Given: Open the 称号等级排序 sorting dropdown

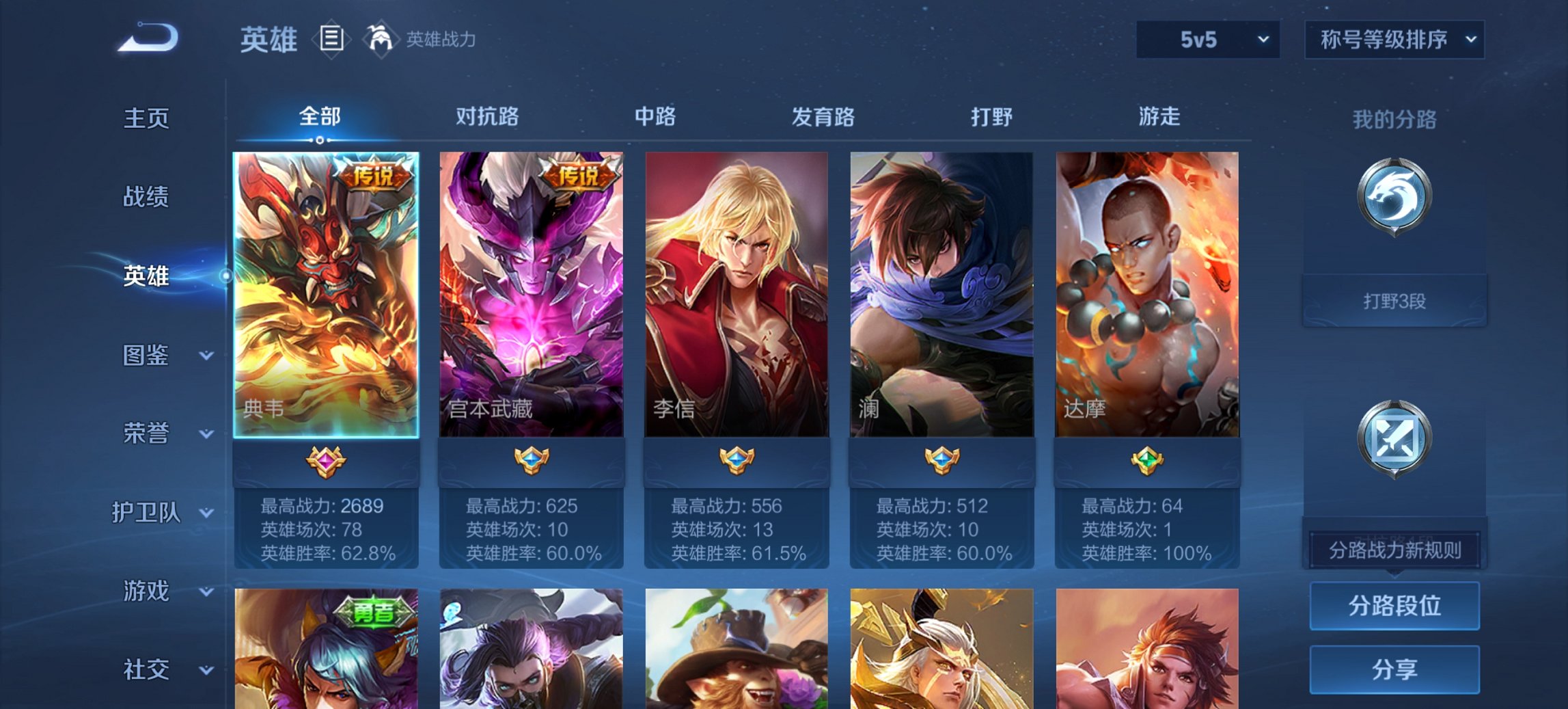Looking at the screenshot, I should tap(1393, 40).
